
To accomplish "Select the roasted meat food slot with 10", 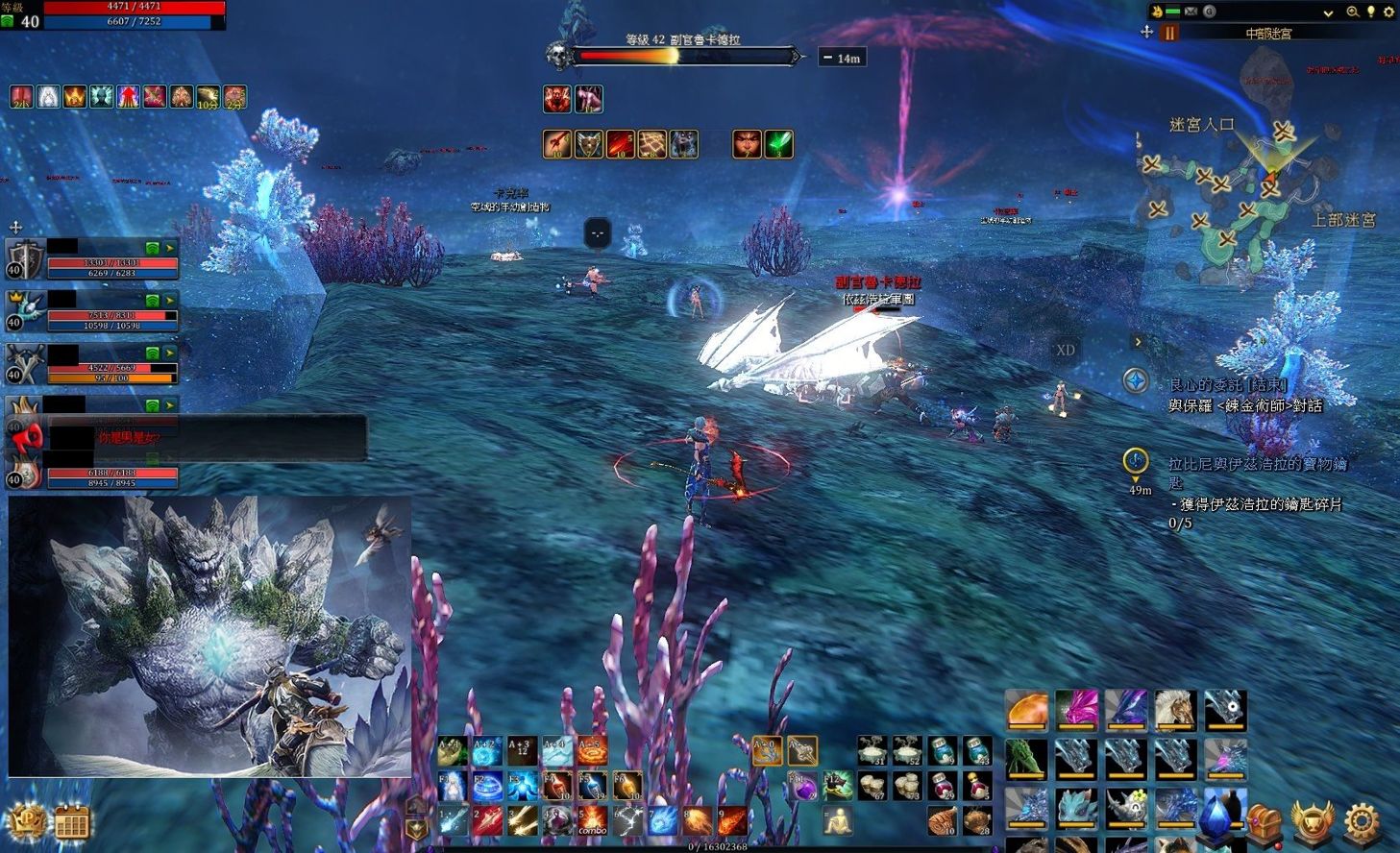I will 942,821.
